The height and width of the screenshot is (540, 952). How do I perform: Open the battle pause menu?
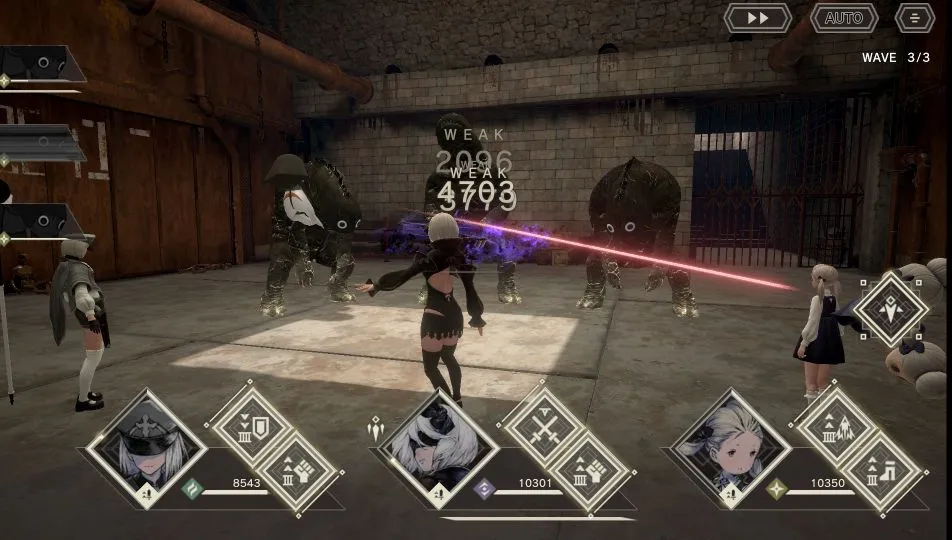point(914,18)
